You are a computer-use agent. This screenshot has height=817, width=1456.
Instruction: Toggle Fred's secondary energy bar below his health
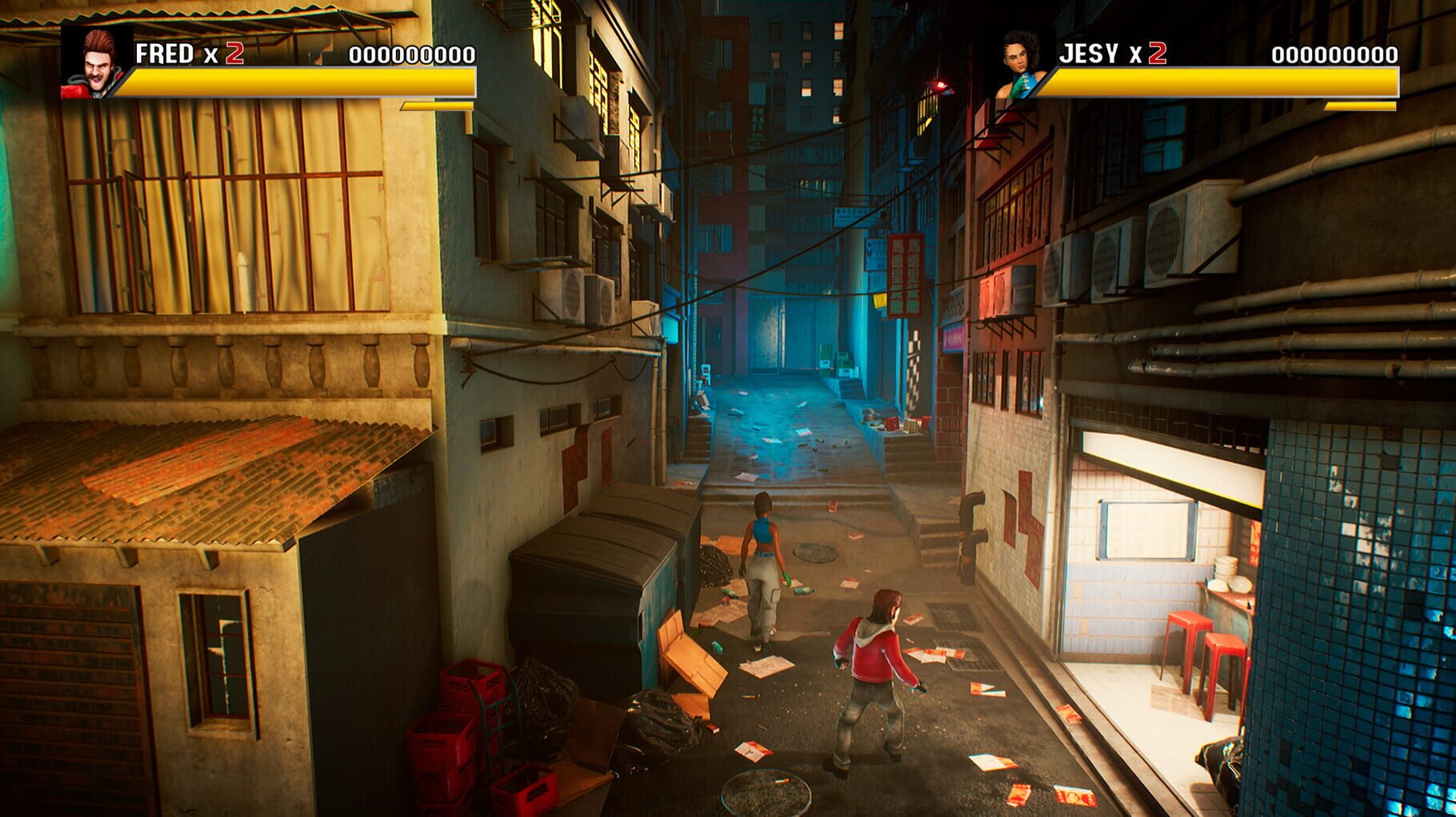pos(436,106)
